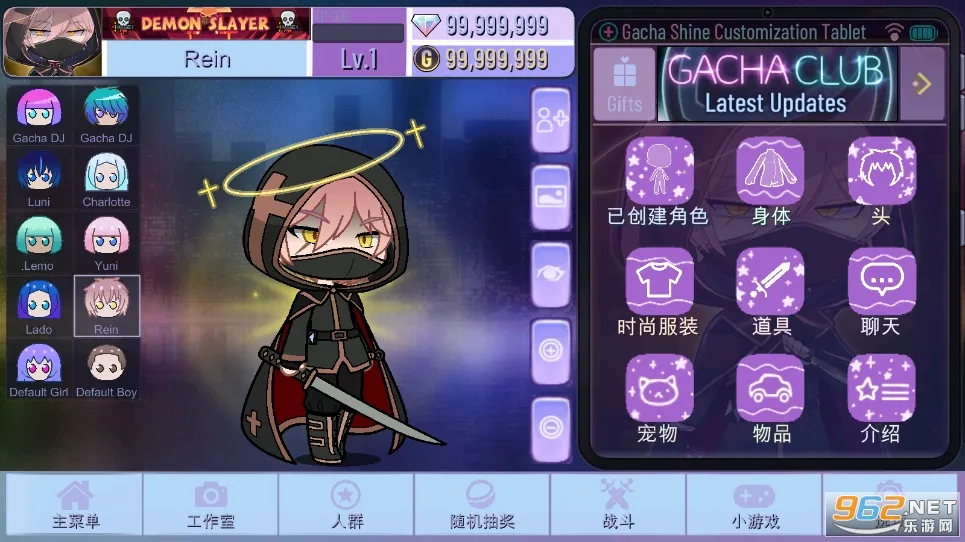Screen dimensions: 965x542
Task: Open the 随机抽奖 gacha draw
Action: point(481,506)
